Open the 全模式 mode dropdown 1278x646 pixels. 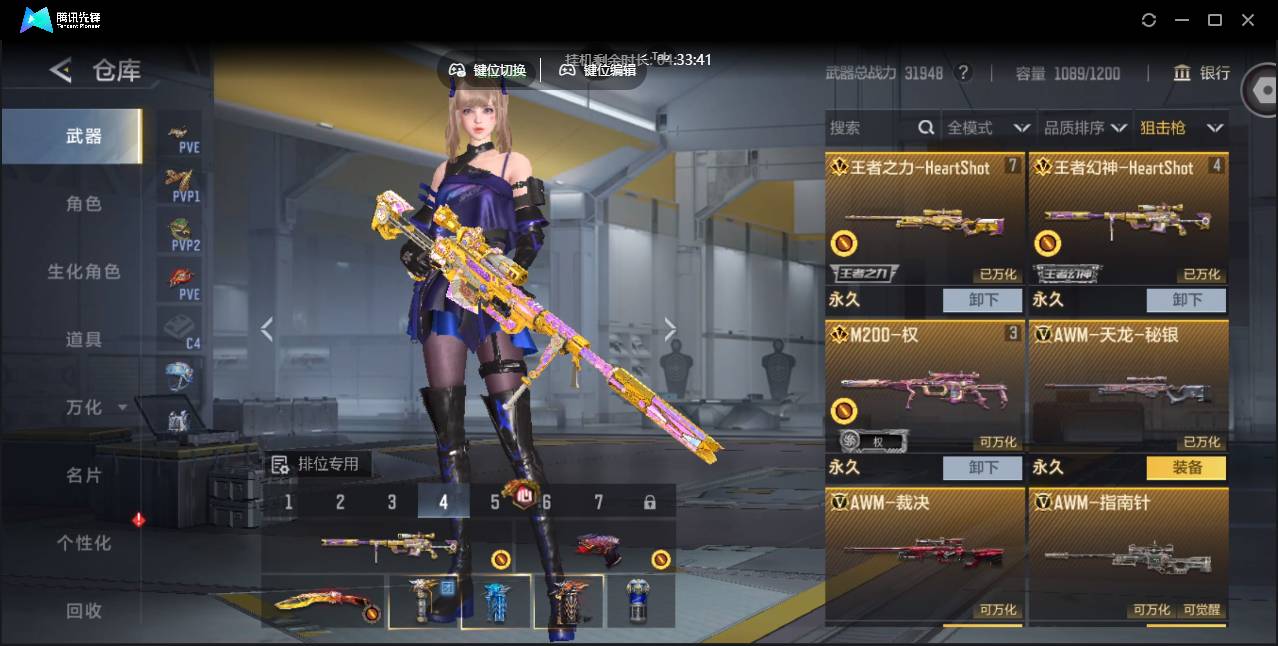[x=988, y=128]
